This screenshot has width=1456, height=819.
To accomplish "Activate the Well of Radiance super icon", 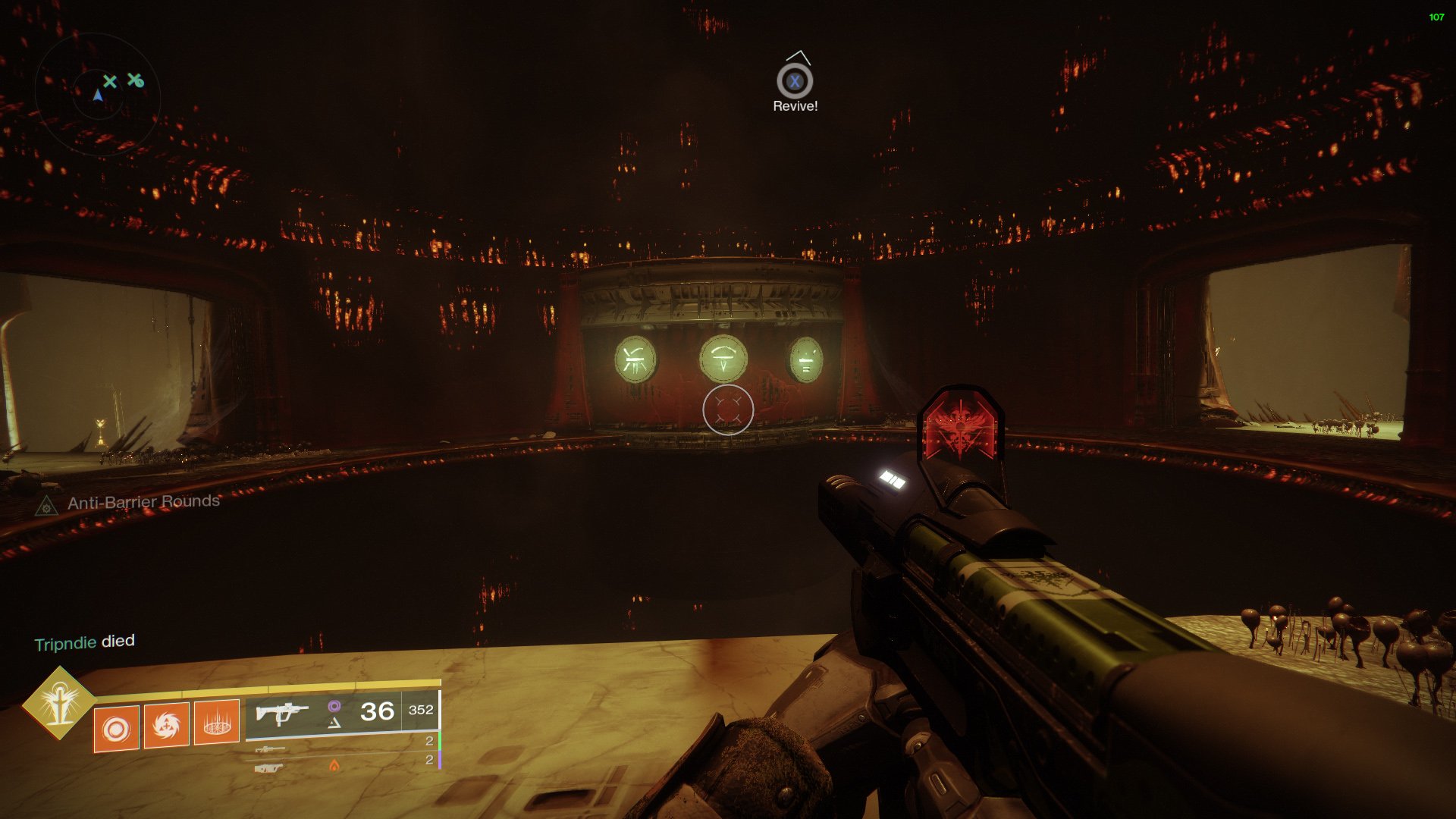I will (x=59, y=703).
